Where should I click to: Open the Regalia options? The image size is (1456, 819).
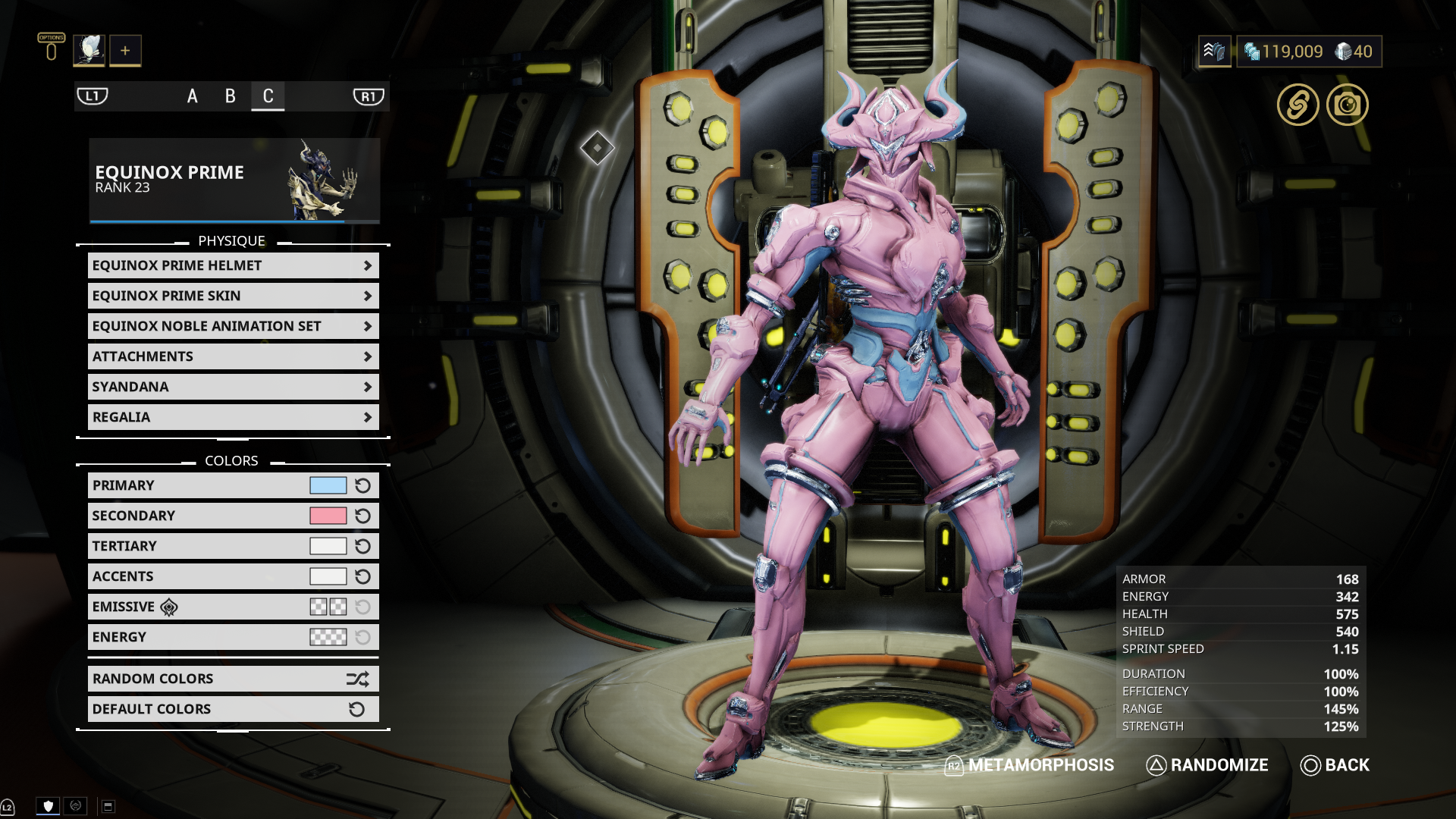click(x=233, y=417)
